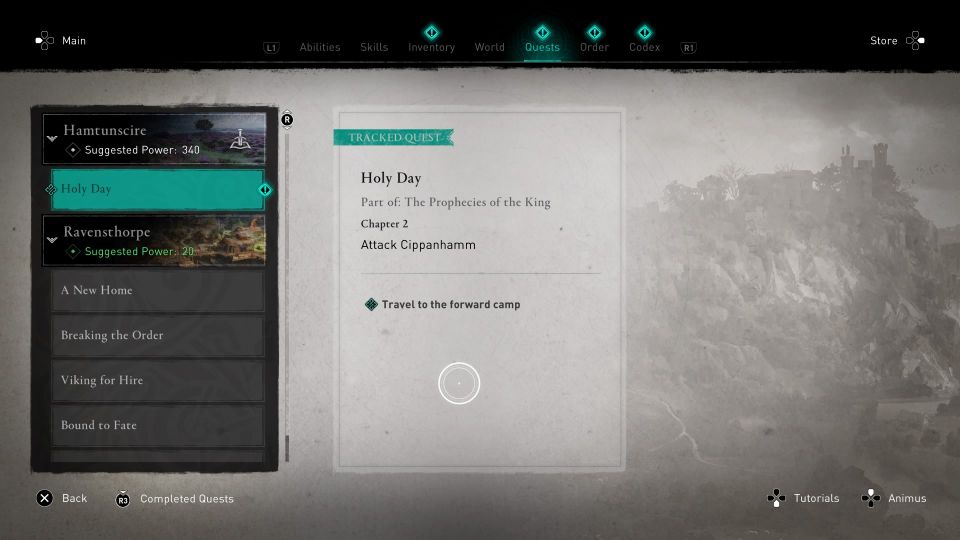This screenshot has height=540, width=960.
Task: Switch to the Abilities tab
Action: pos(320,47)
